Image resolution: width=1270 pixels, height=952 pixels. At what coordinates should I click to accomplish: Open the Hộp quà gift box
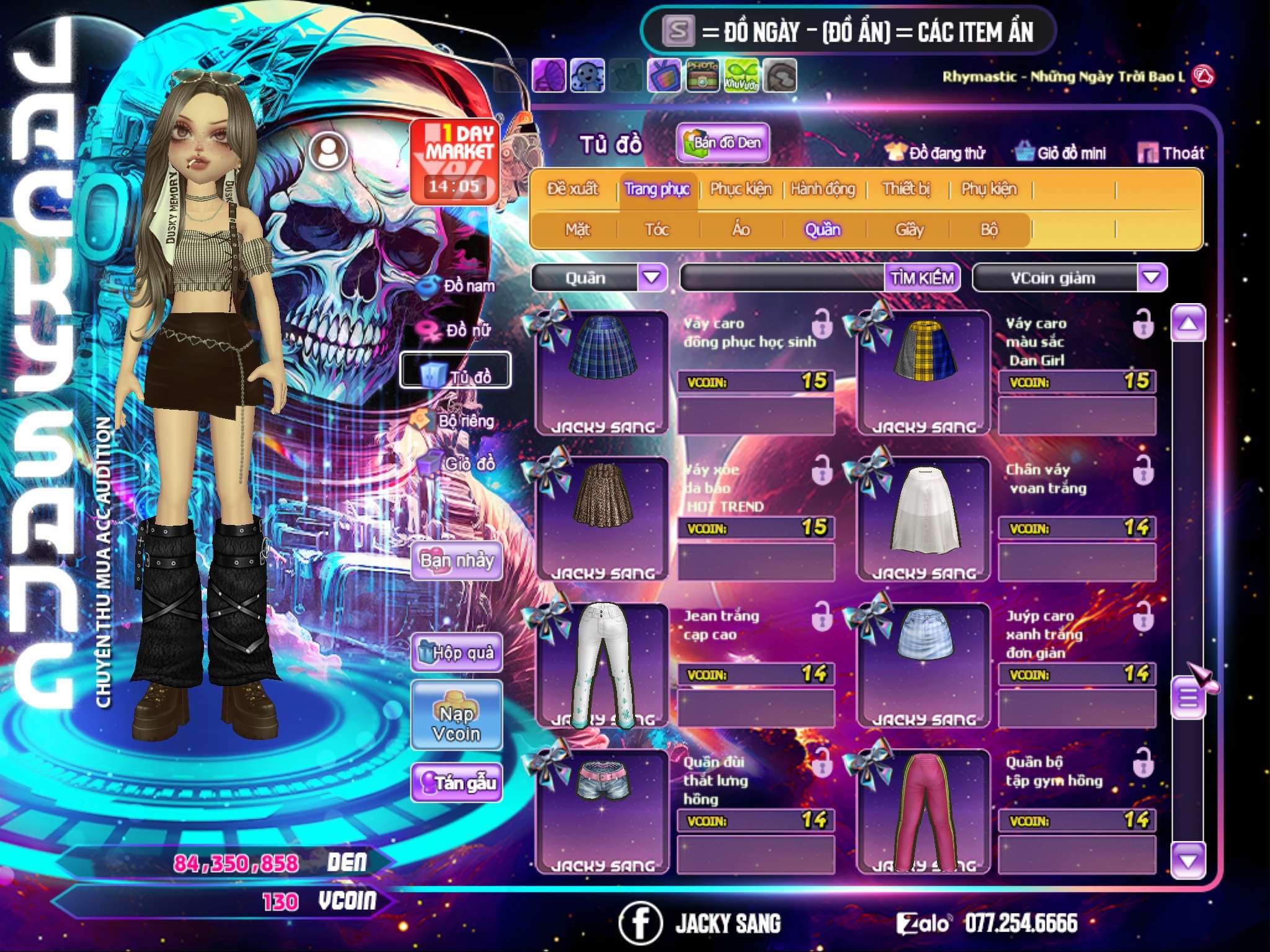coord(456,653)
